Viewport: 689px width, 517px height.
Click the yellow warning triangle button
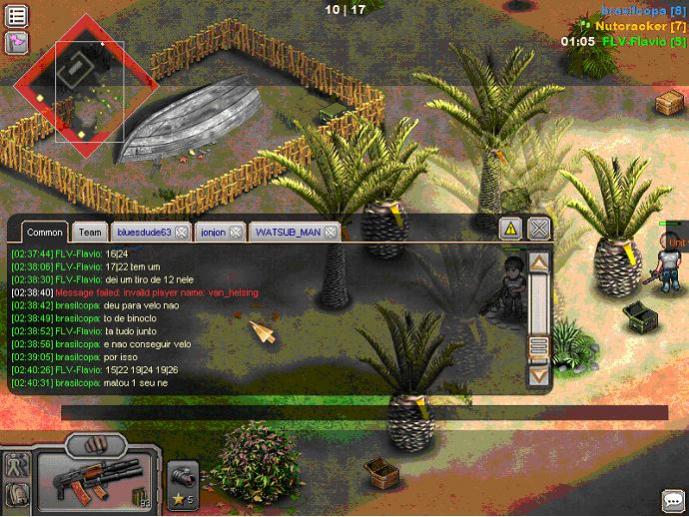510,229
